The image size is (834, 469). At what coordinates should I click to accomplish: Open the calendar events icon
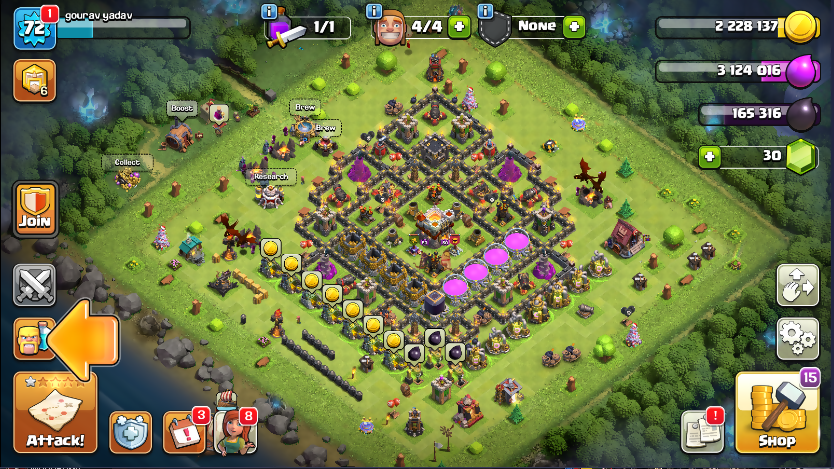coord(183,432)
